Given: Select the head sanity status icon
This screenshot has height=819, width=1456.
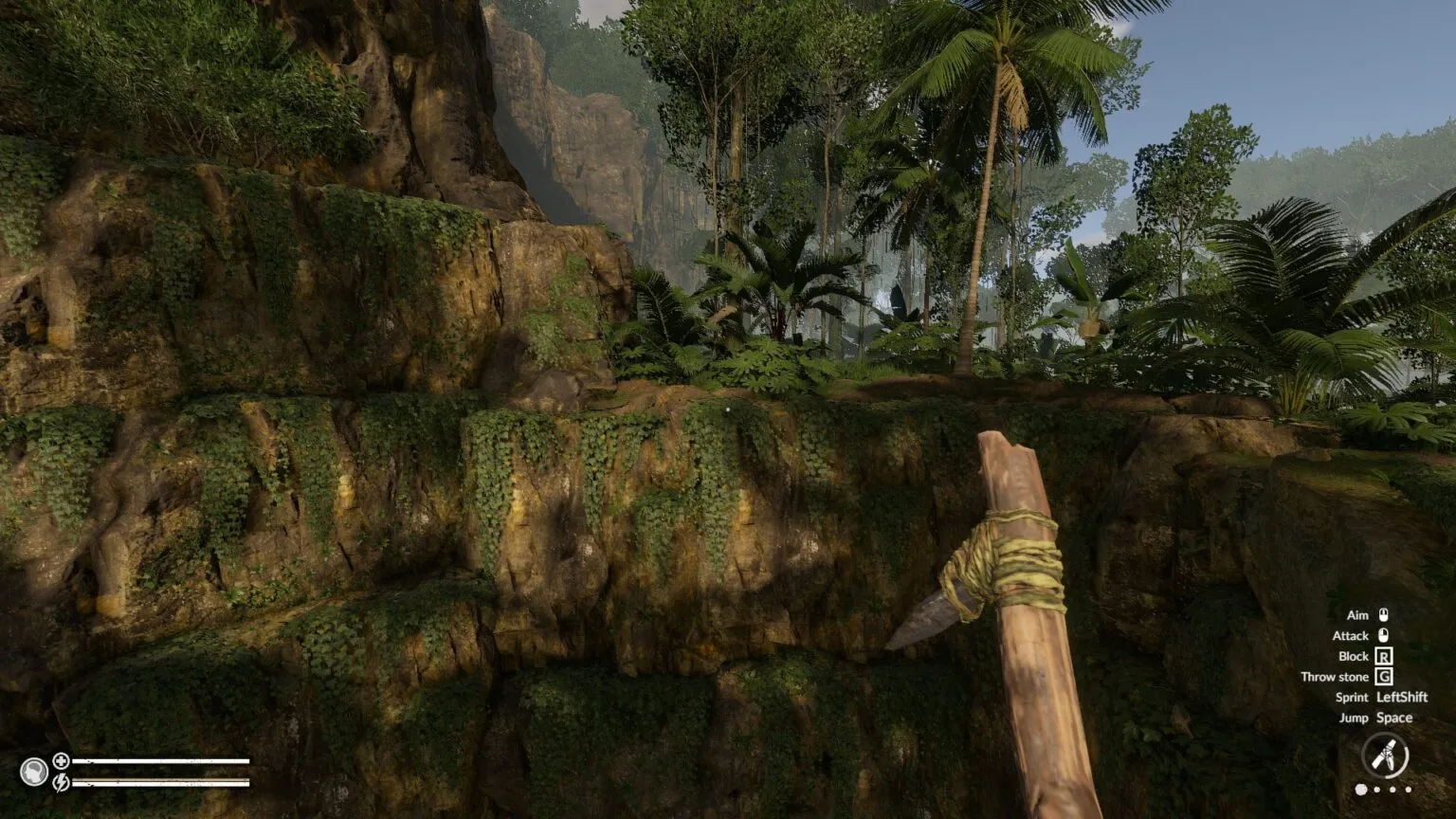Looking at the screenshot, I should [34, 772].
